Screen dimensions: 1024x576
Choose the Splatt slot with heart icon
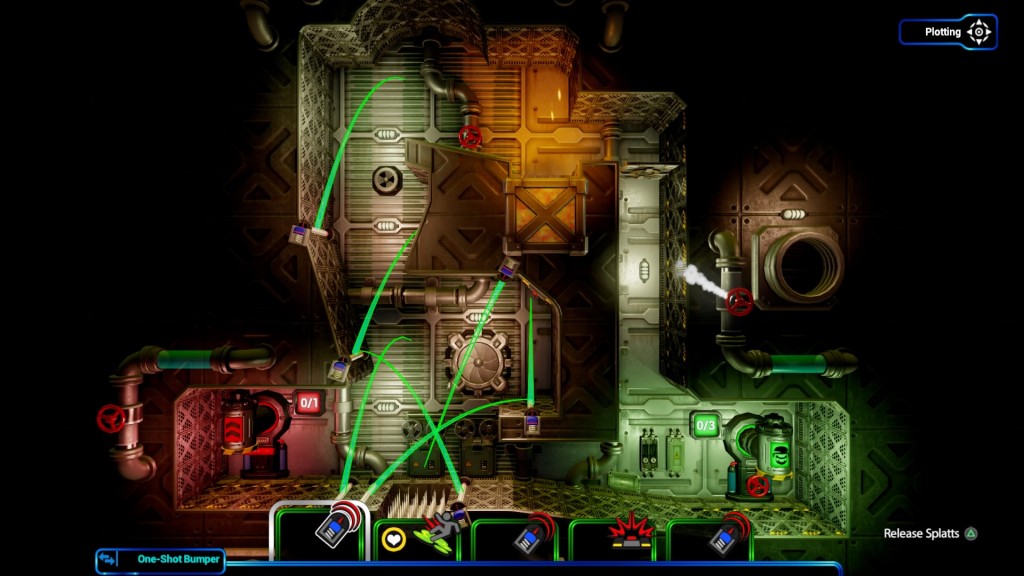pyautogui.click(x=420, y=536)
